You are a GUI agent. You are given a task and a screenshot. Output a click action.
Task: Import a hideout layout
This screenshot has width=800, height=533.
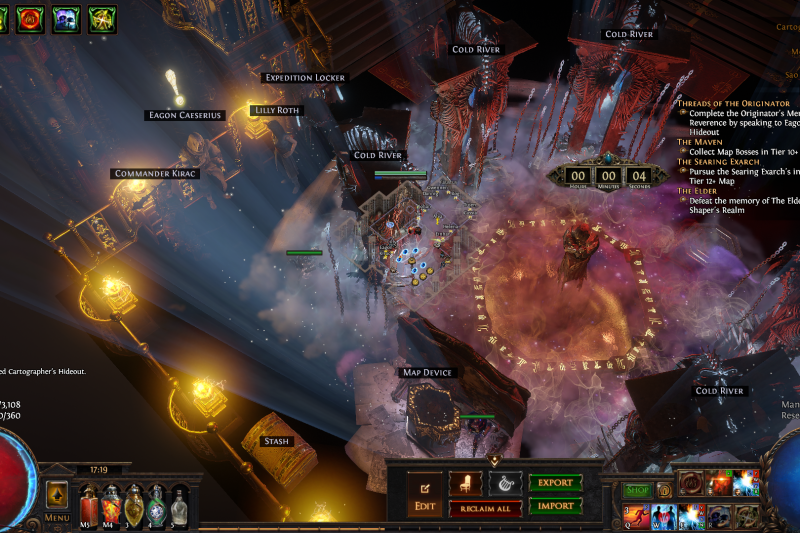click(x=556, y=506)
